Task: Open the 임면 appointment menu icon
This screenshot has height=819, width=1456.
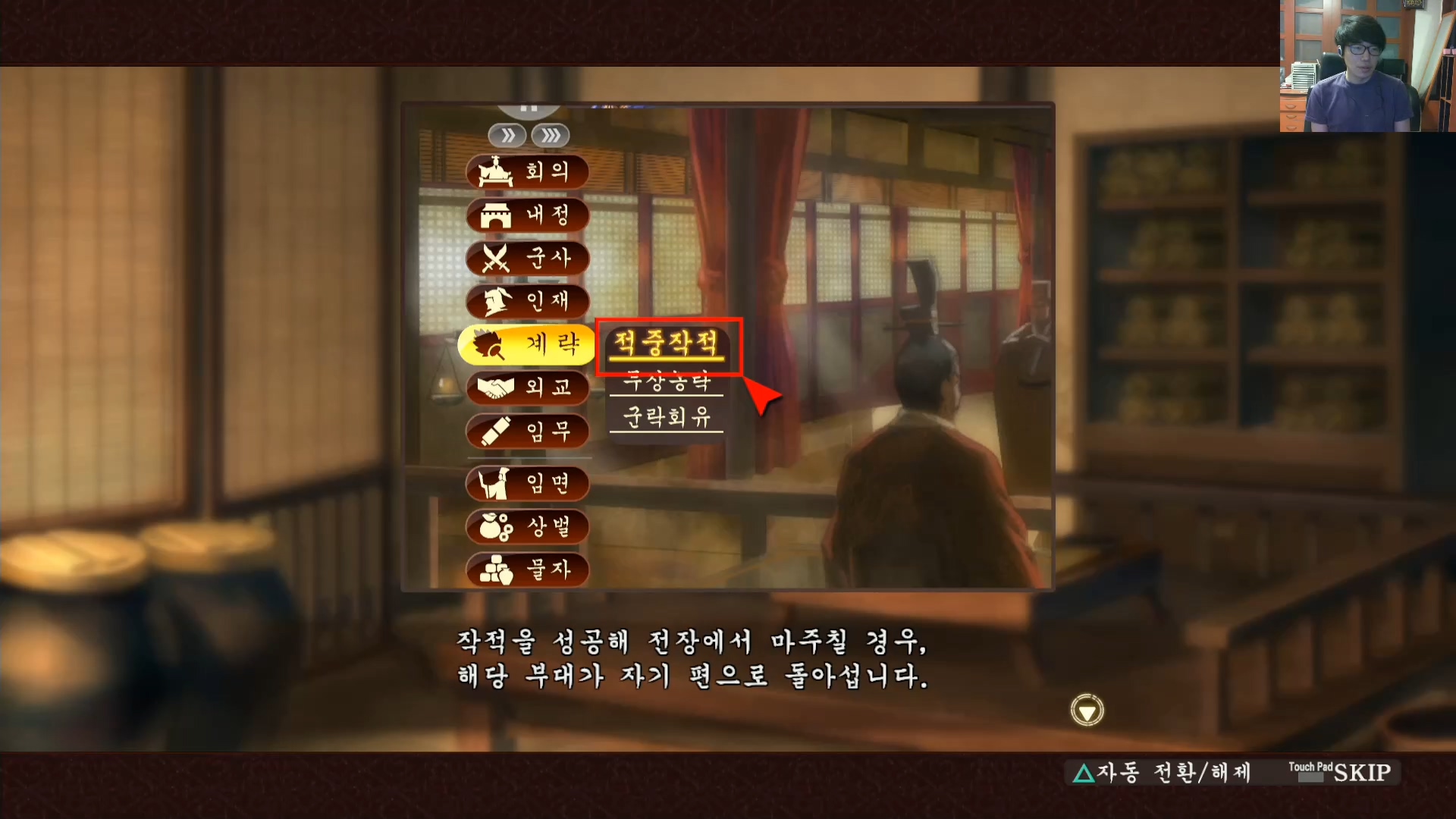Action: coord(527,484)
